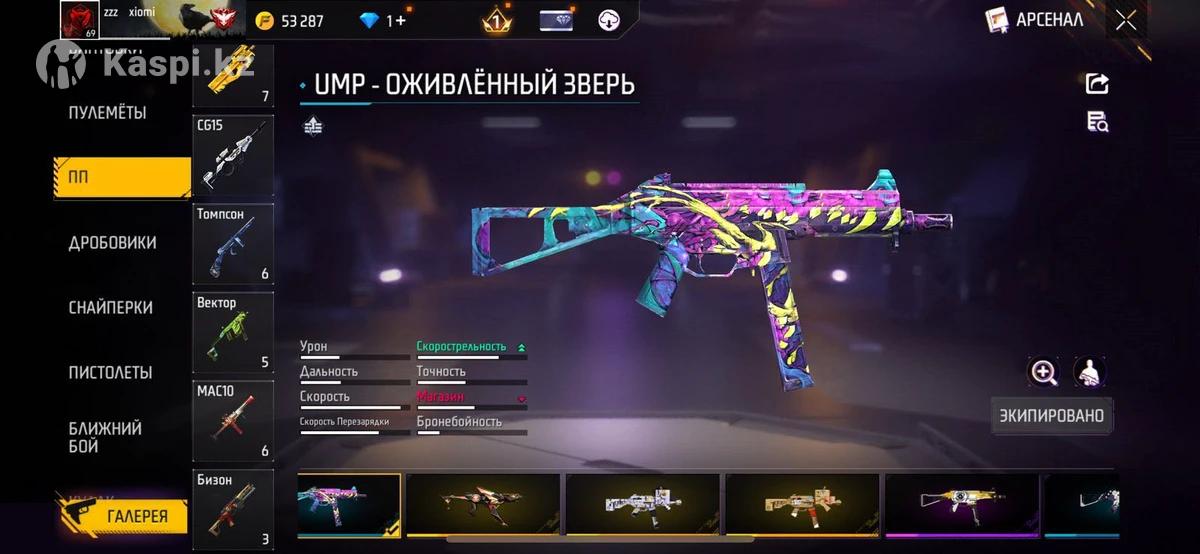Screen dimensions: 1200x554
Task: Choose the gold UMP skin thumbnail
Action: tap(802, 504)
